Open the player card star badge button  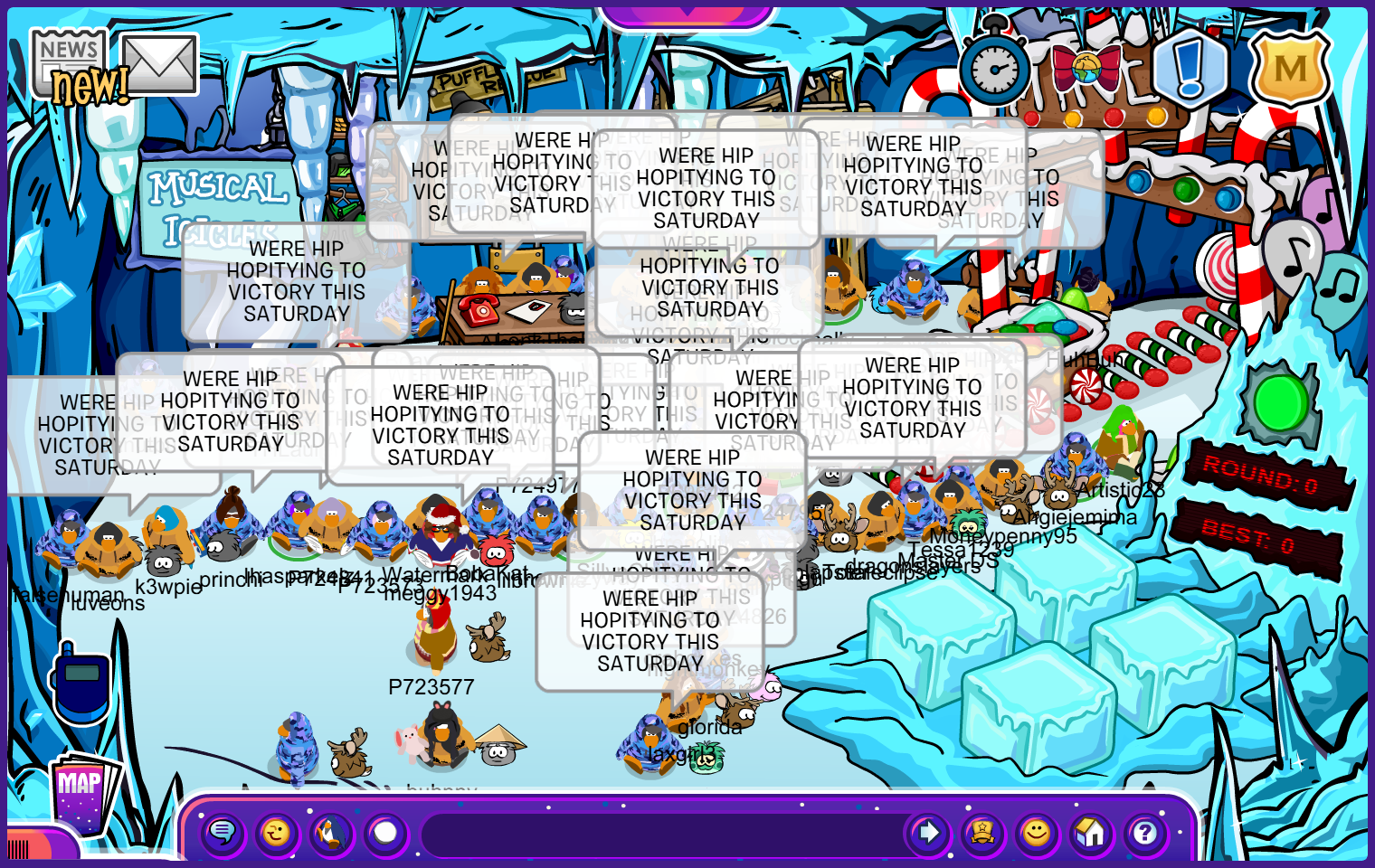point(982,832)
